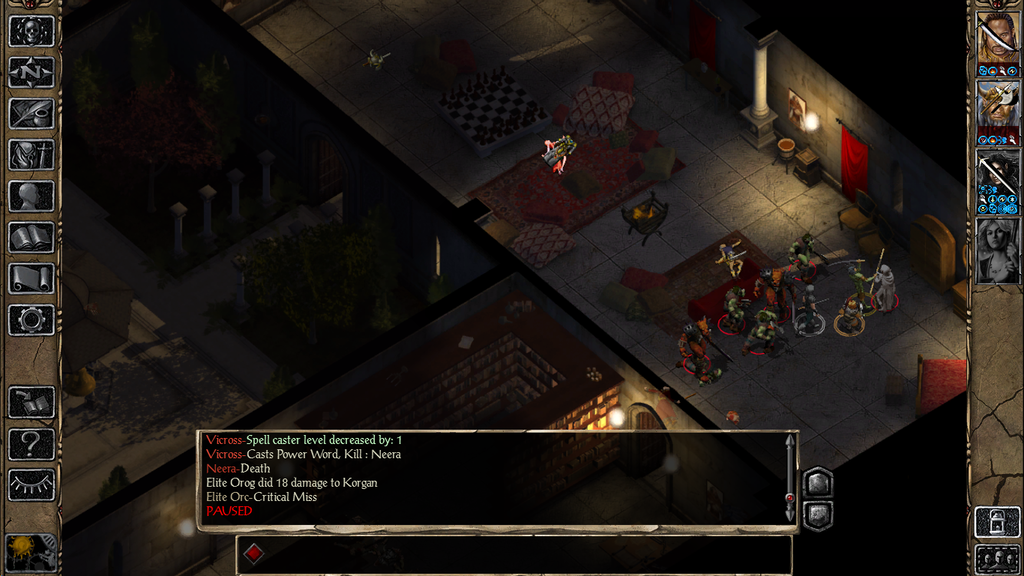Open the question mark help button
This screenshot has height=576, width=1024.
point(31,443)
